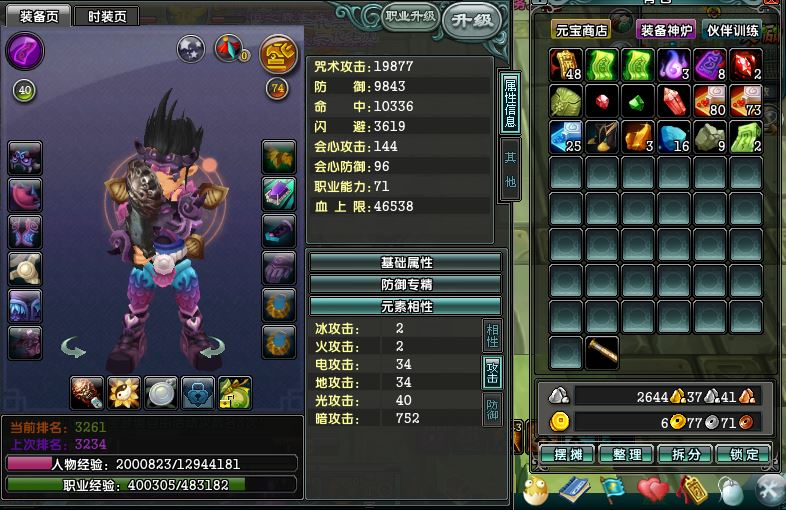Viewport: 786px width, 510px height.
Task: Open the 装备页 equipment tab
Action: (x=39, y=16)
